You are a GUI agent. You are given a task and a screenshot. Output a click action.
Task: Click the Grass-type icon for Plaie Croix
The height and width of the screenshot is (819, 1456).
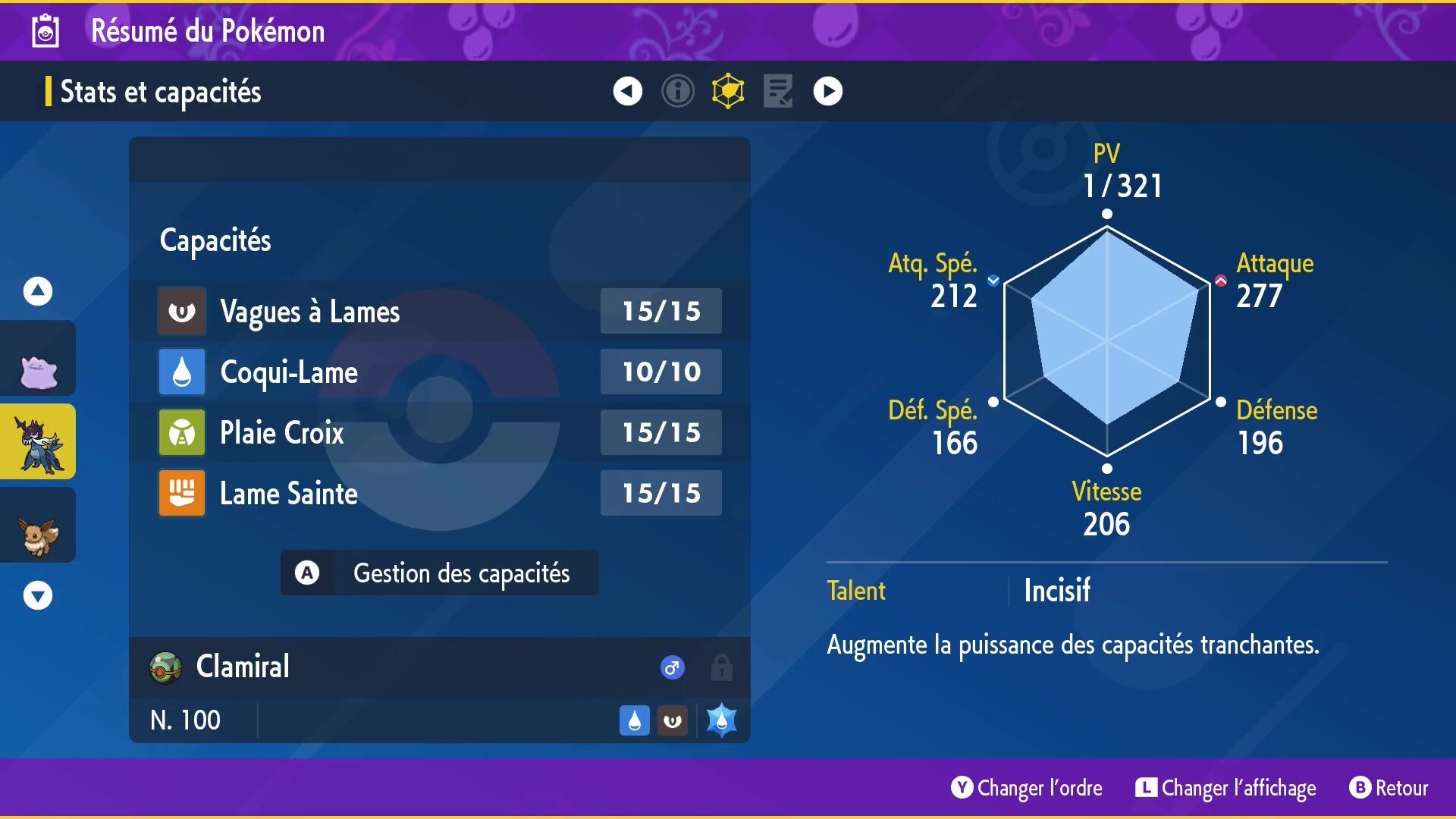(182, 432)
